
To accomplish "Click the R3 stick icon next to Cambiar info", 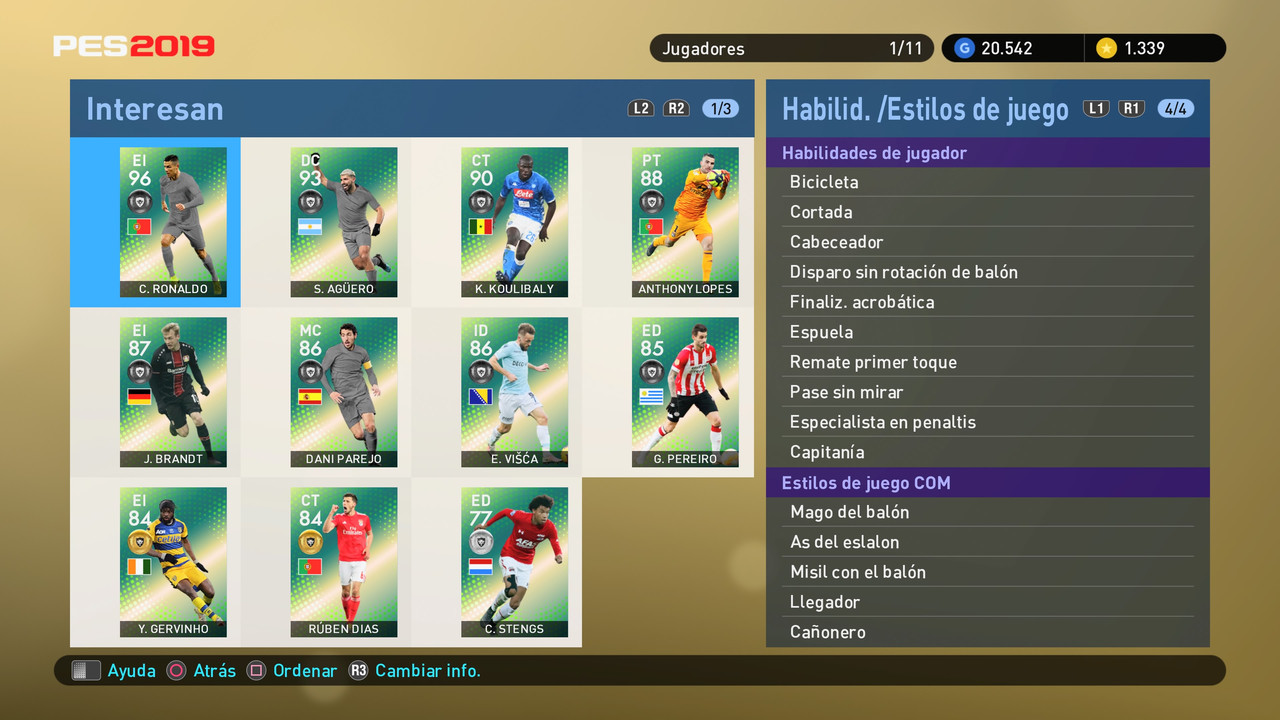I will [359, 670].
